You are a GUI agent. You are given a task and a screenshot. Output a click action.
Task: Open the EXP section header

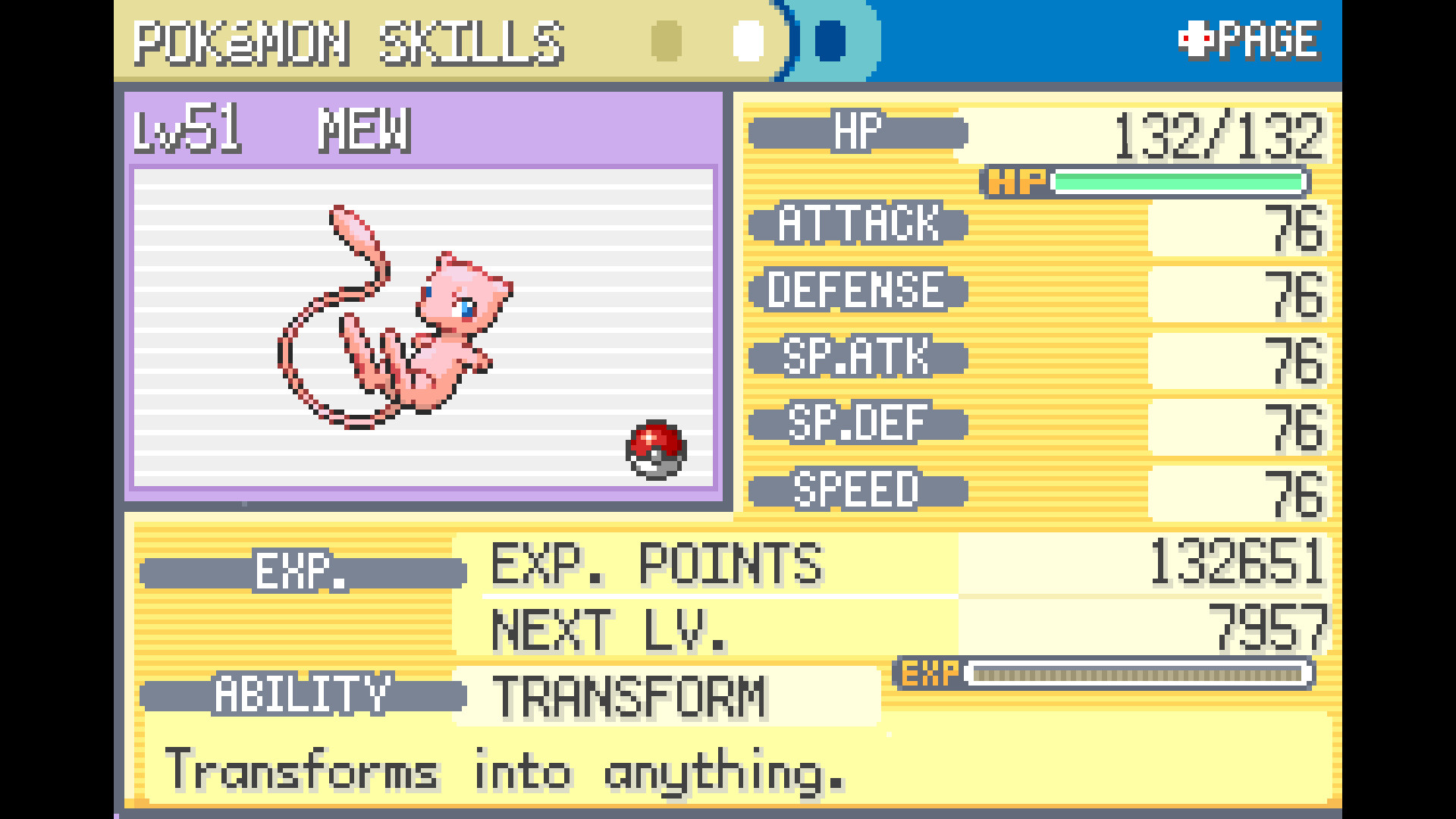tap(303, 572)
